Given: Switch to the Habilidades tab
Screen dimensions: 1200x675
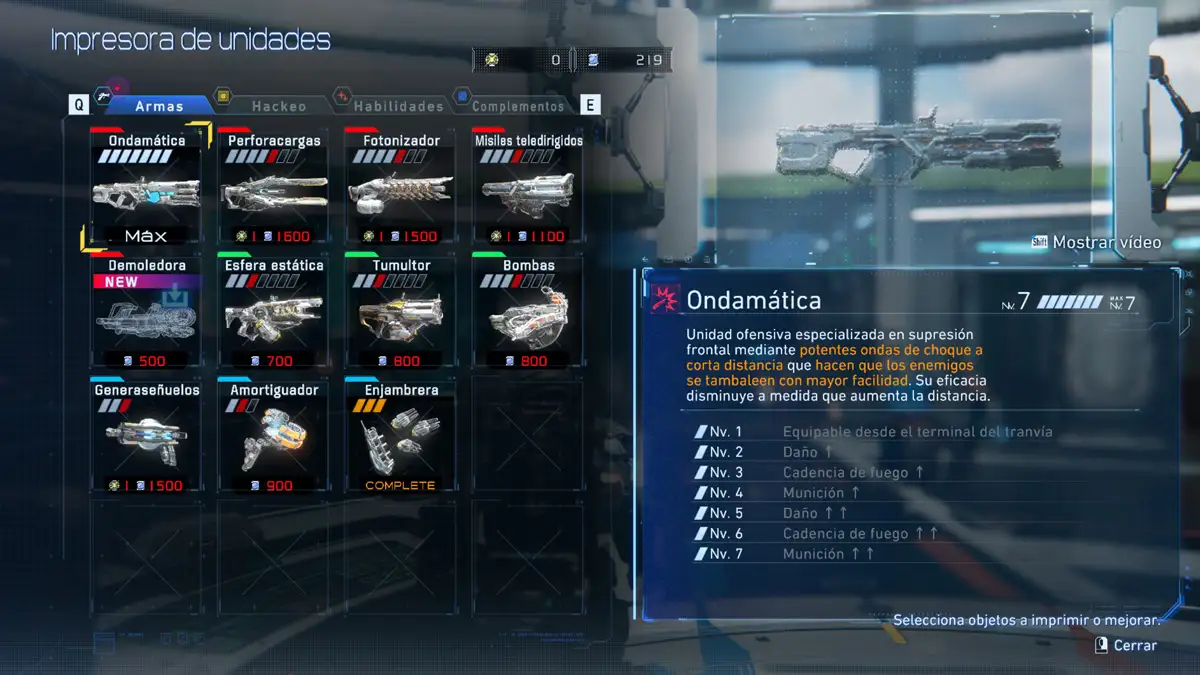Looking at the screenshot, I should click(397, 105).
